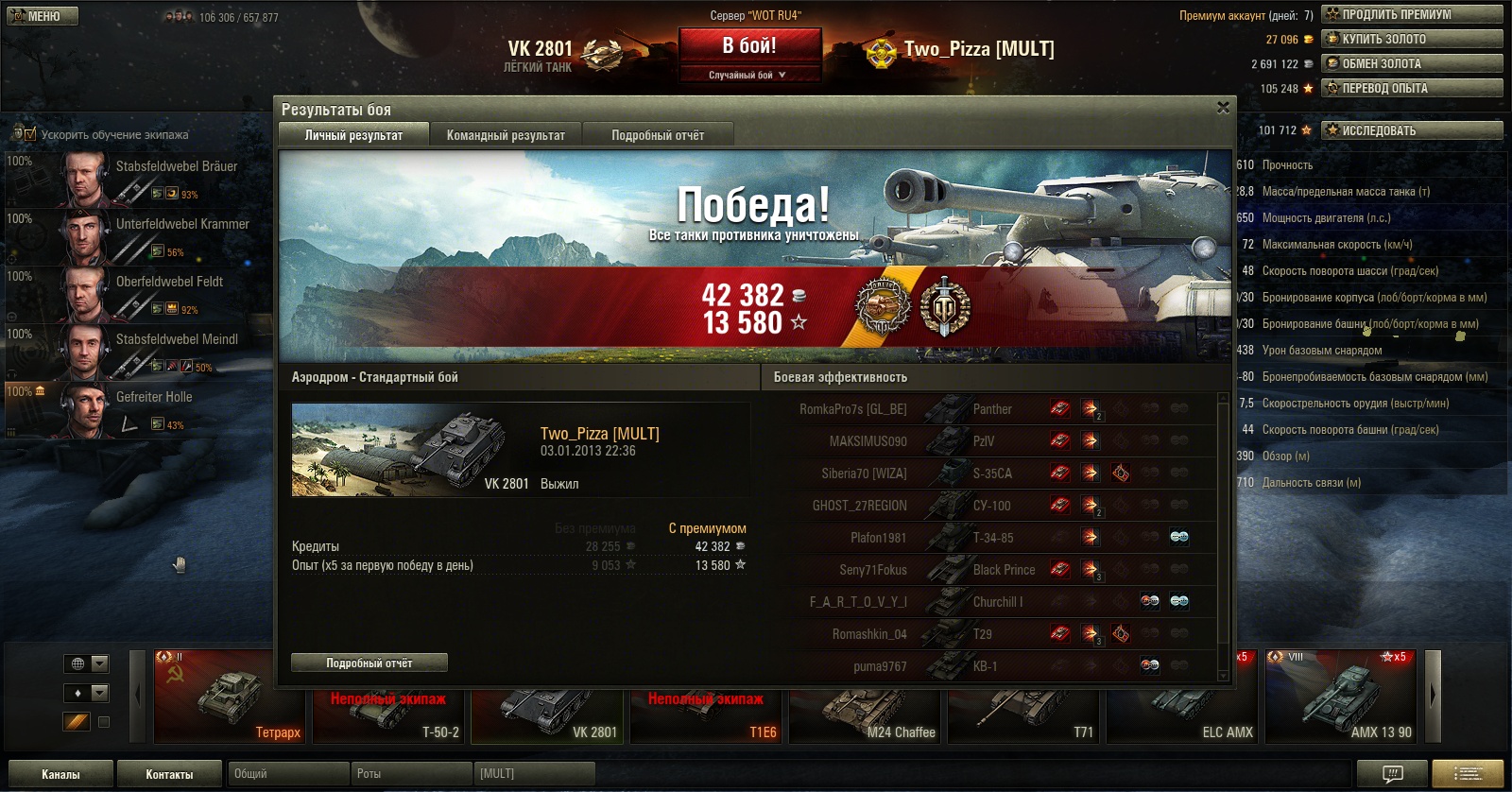Viewport: 1512px width, 792px height.
Task: Click the Исследовать button
Action: [x=1412, y=130]
